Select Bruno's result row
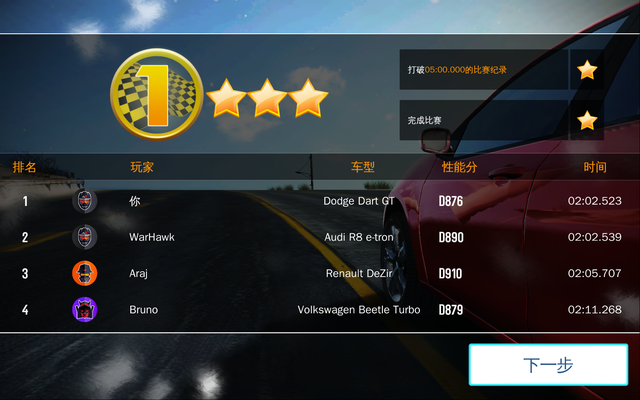Image resolution: width=640 pixels, height=400 pixels. (x=320, y=309)
